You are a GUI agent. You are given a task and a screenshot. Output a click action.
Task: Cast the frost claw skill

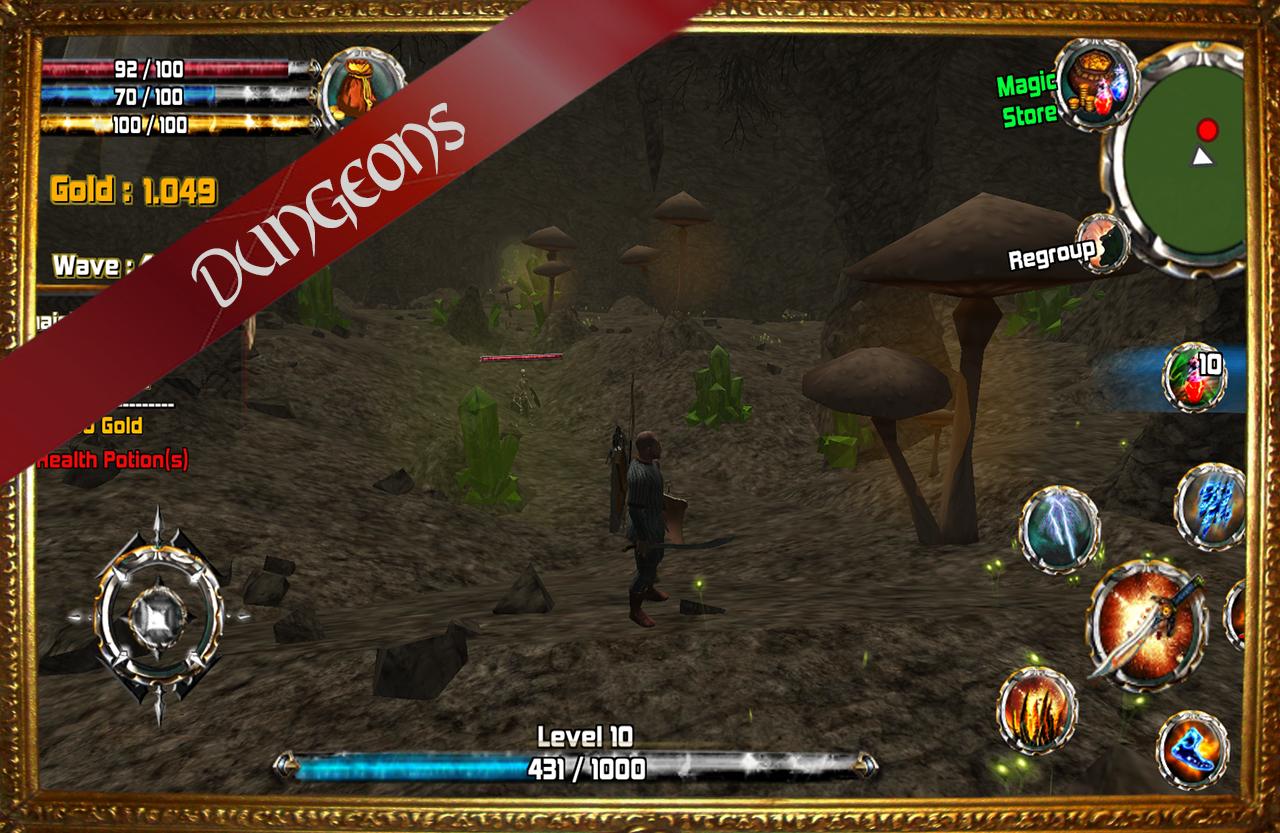click(1212, 510)
